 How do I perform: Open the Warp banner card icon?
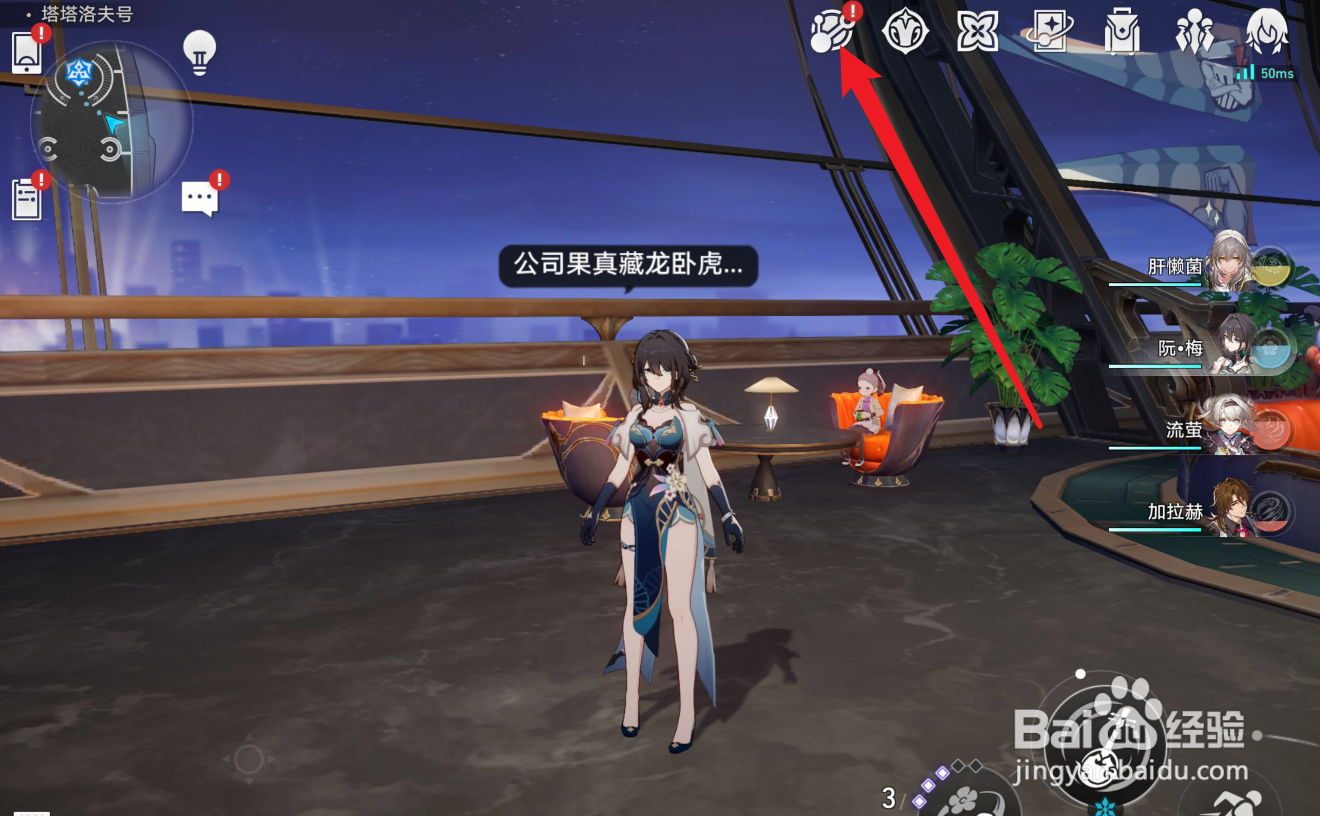[1048, 31]
